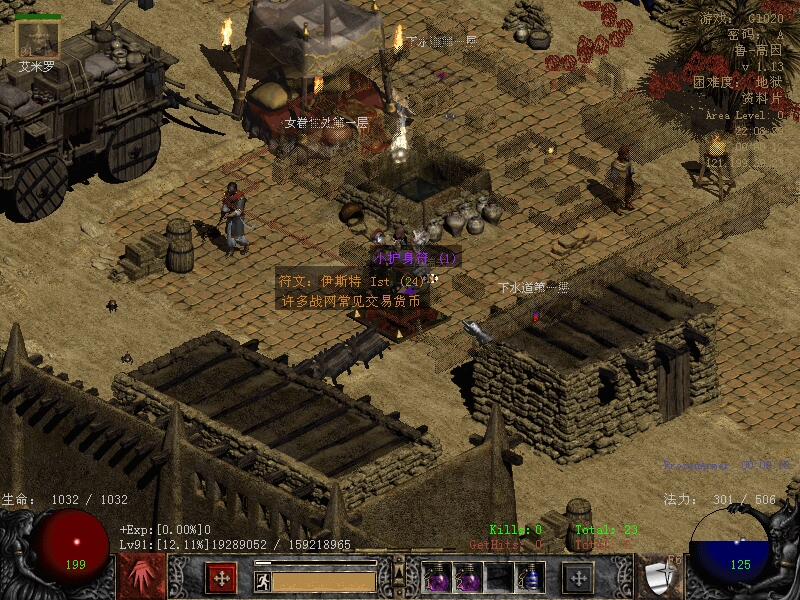
Task: Expand the mini panel arrow button
Action: (x=399, y=572)
